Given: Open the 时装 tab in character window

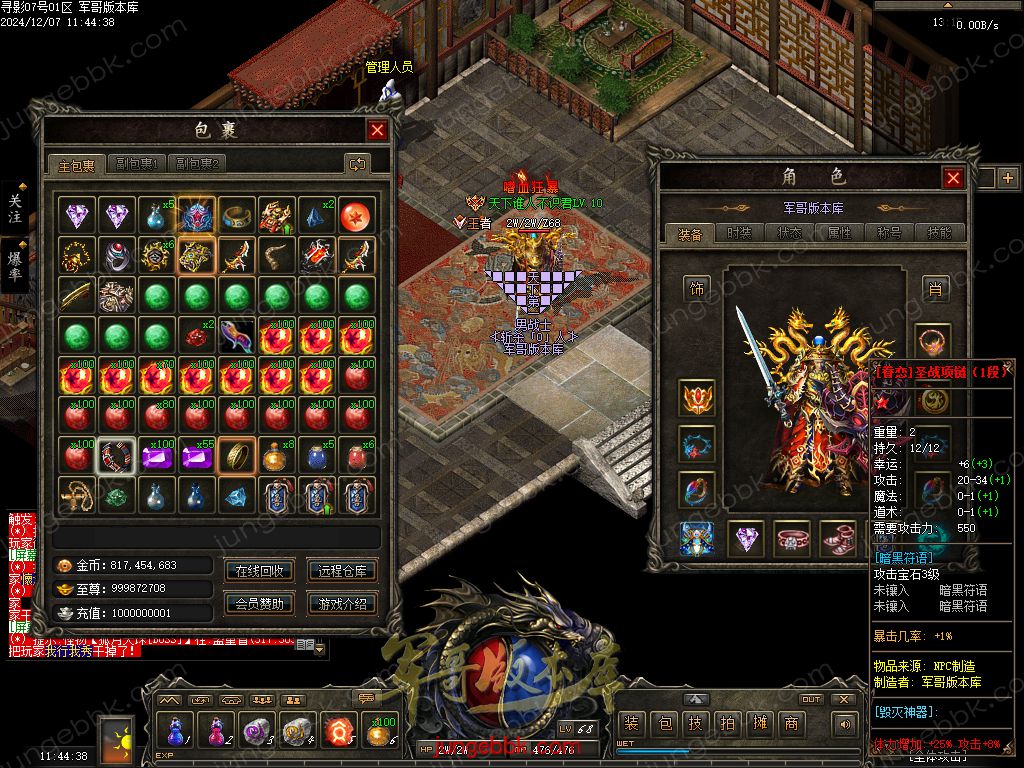Looking at the screenshot, I should coord(739,233).
